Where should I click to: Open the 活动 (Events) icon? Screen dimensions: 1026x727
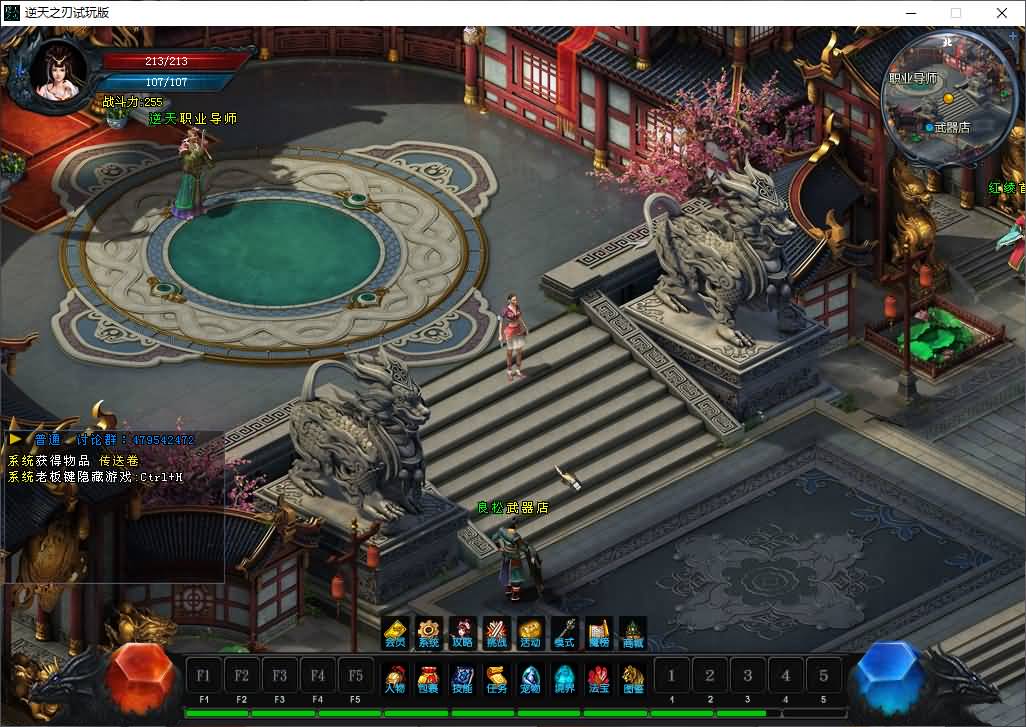coord(530,632)
